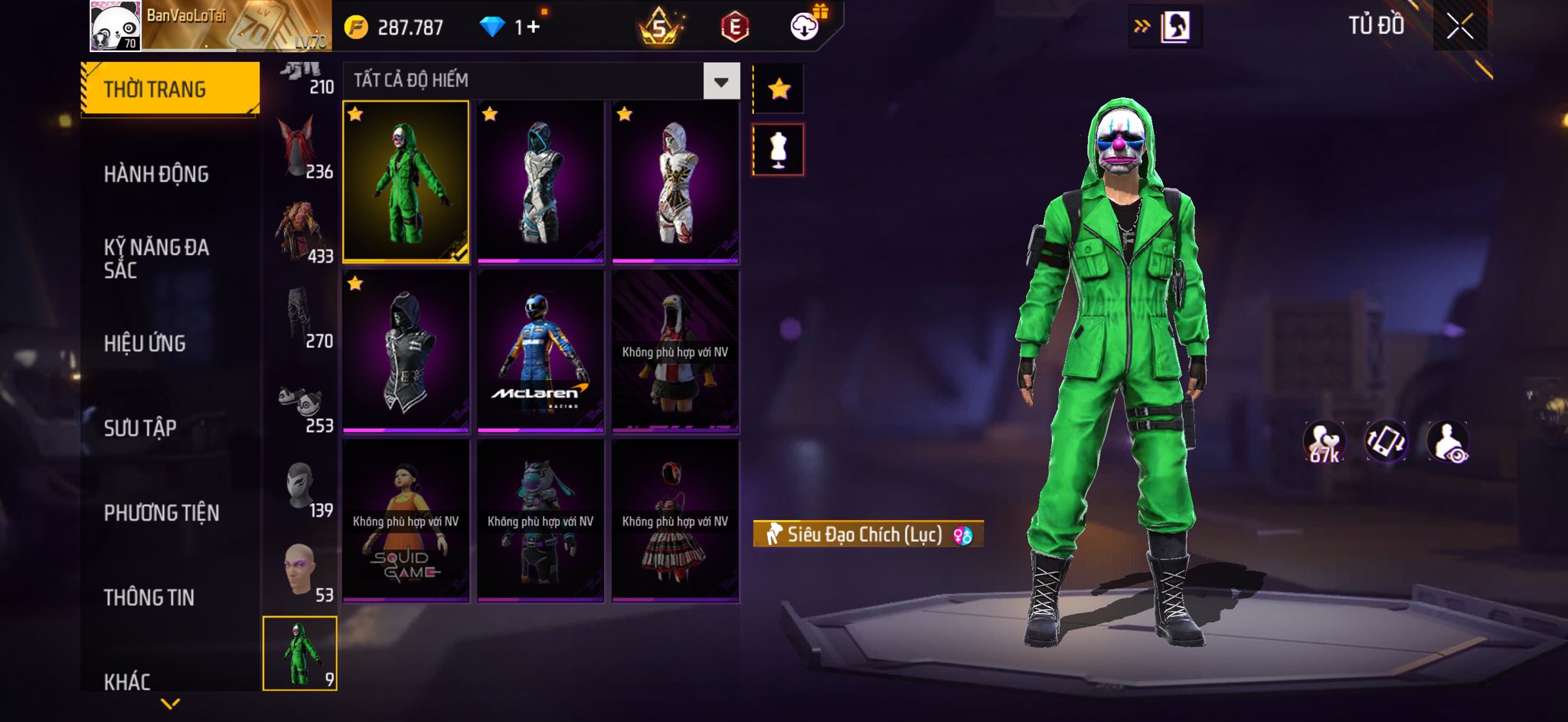The width and height of the screenshot is (1568, 722).
Task: Pick the McLaren racing suit outfit
Action: click(x=541, y=351)
